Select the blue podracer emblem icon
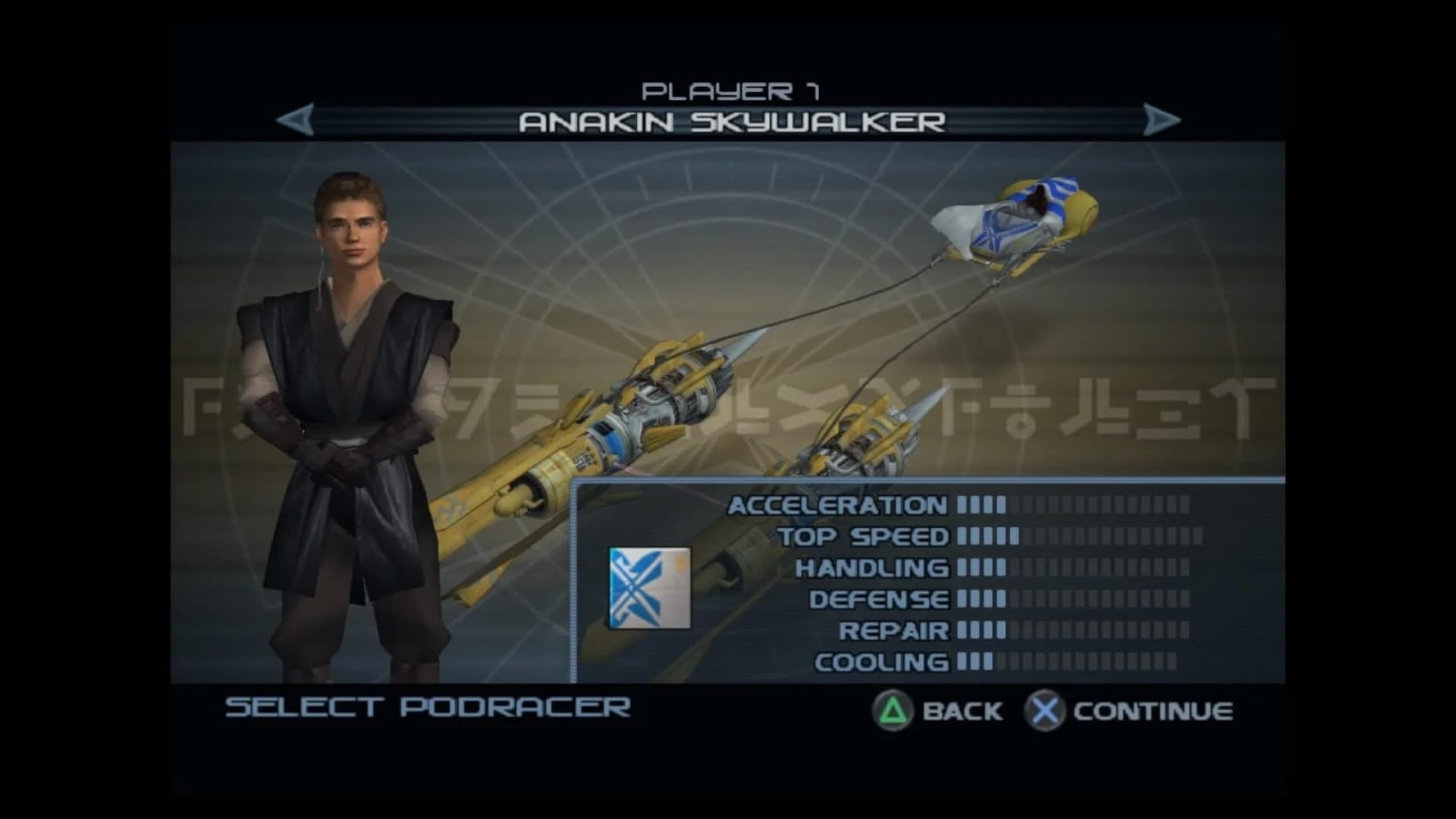 (x=648, y=588)
